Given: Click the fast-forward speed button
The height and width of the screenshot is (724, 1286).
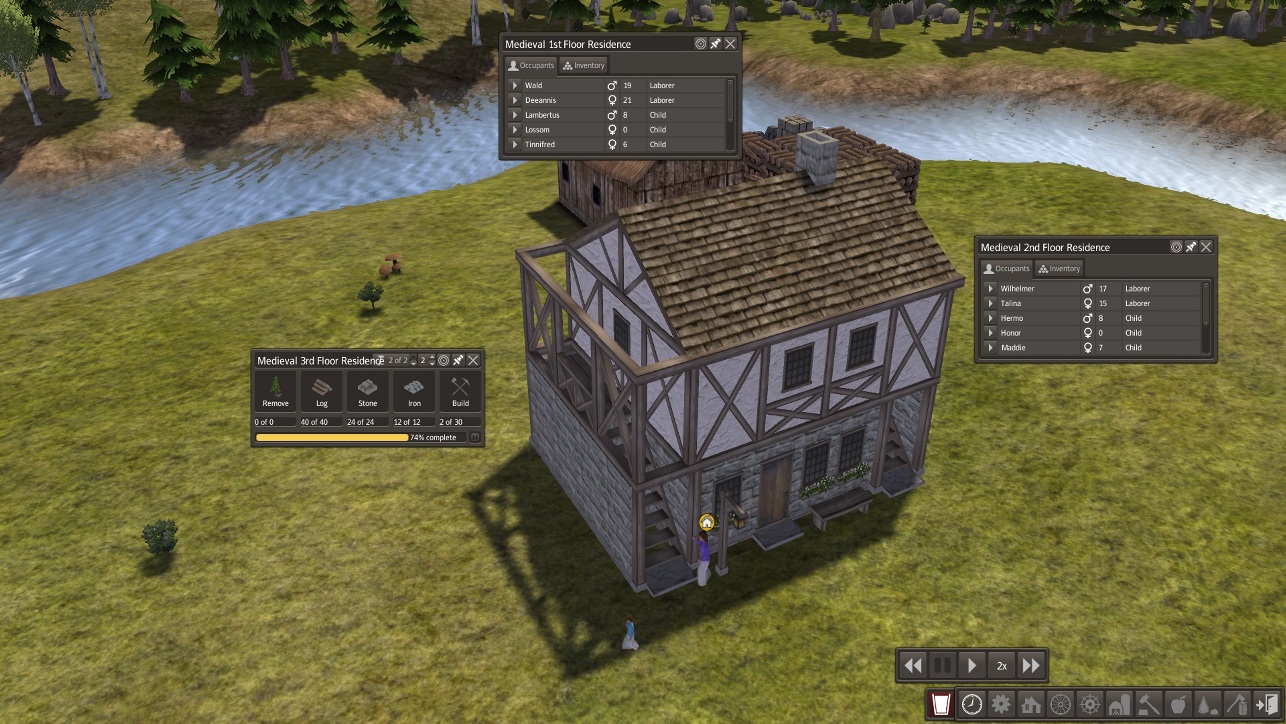Looking at the screenshot, I should click(x=1031, y=665).
